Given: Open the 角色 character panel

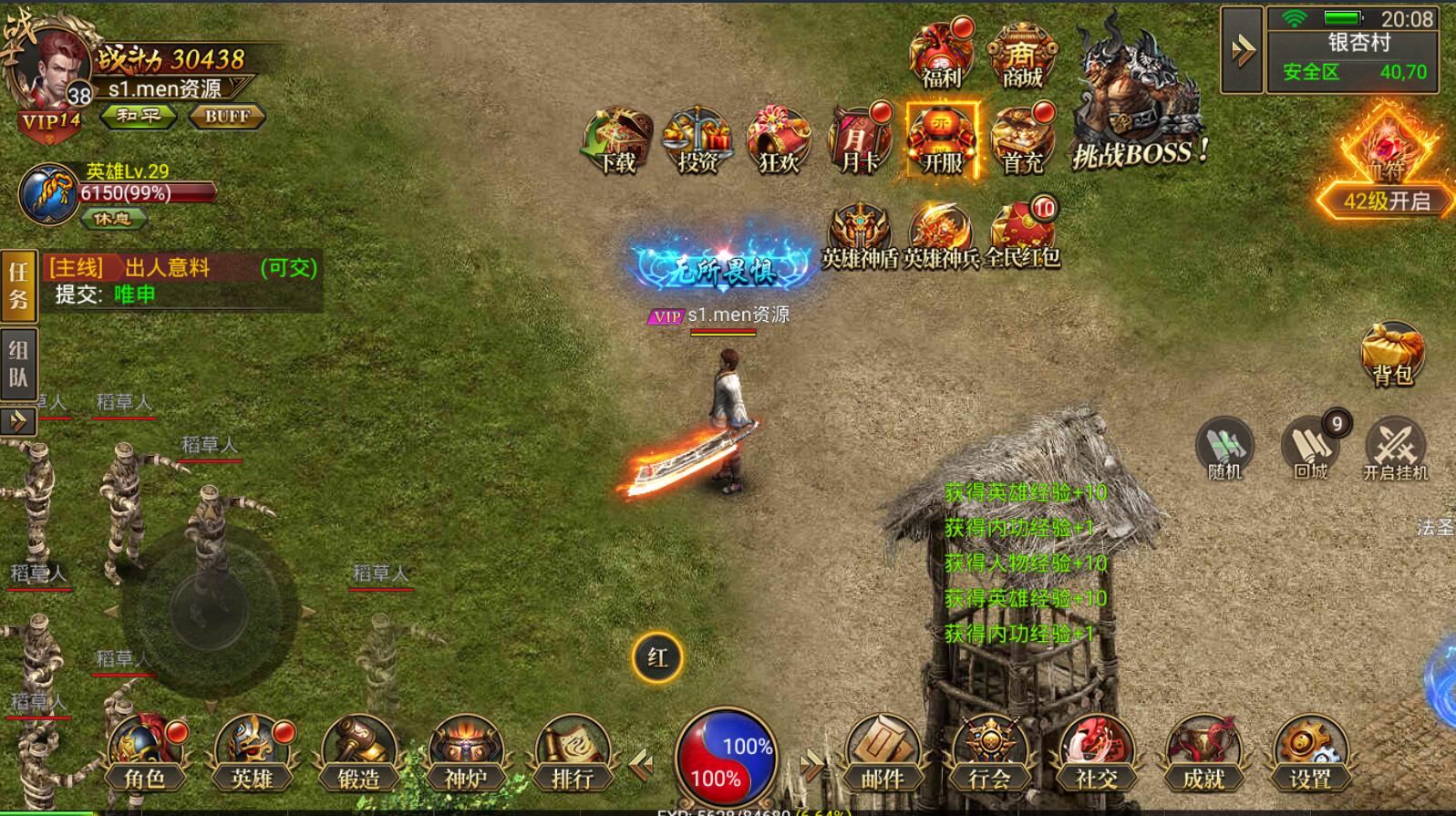Looking at the screenshot, I should 145,753.
